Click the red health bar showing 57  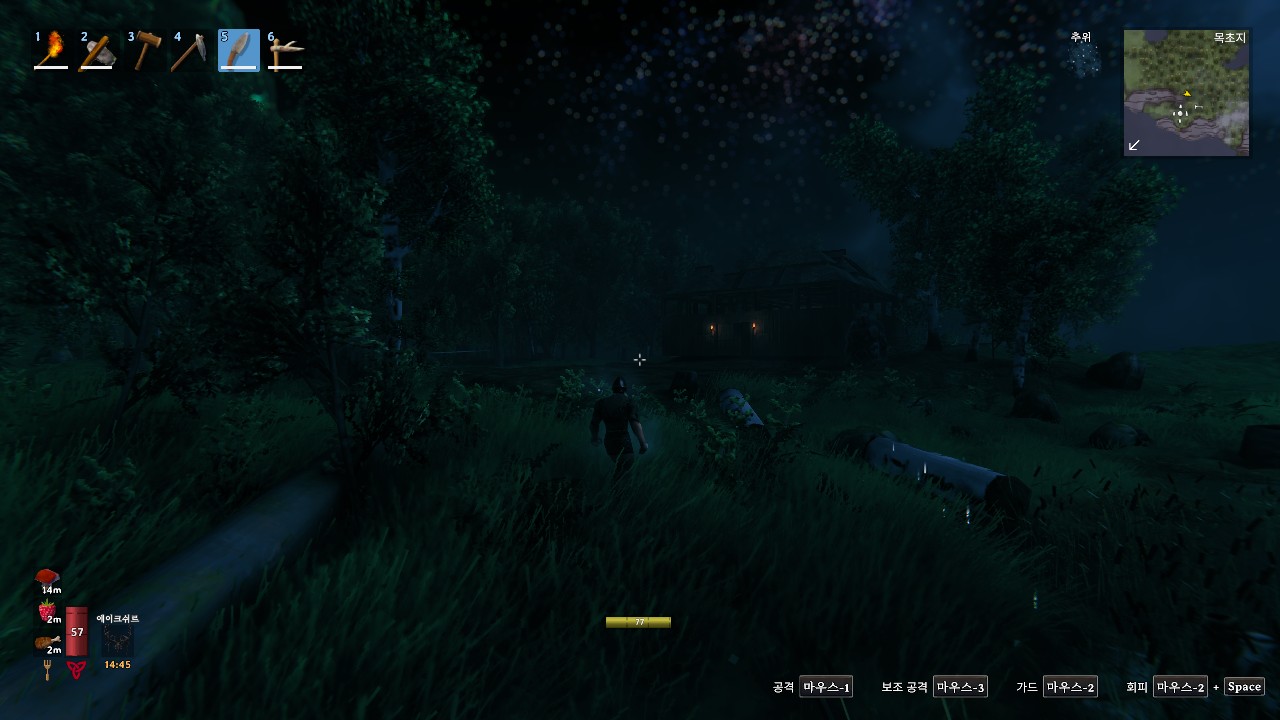(77, 632)
